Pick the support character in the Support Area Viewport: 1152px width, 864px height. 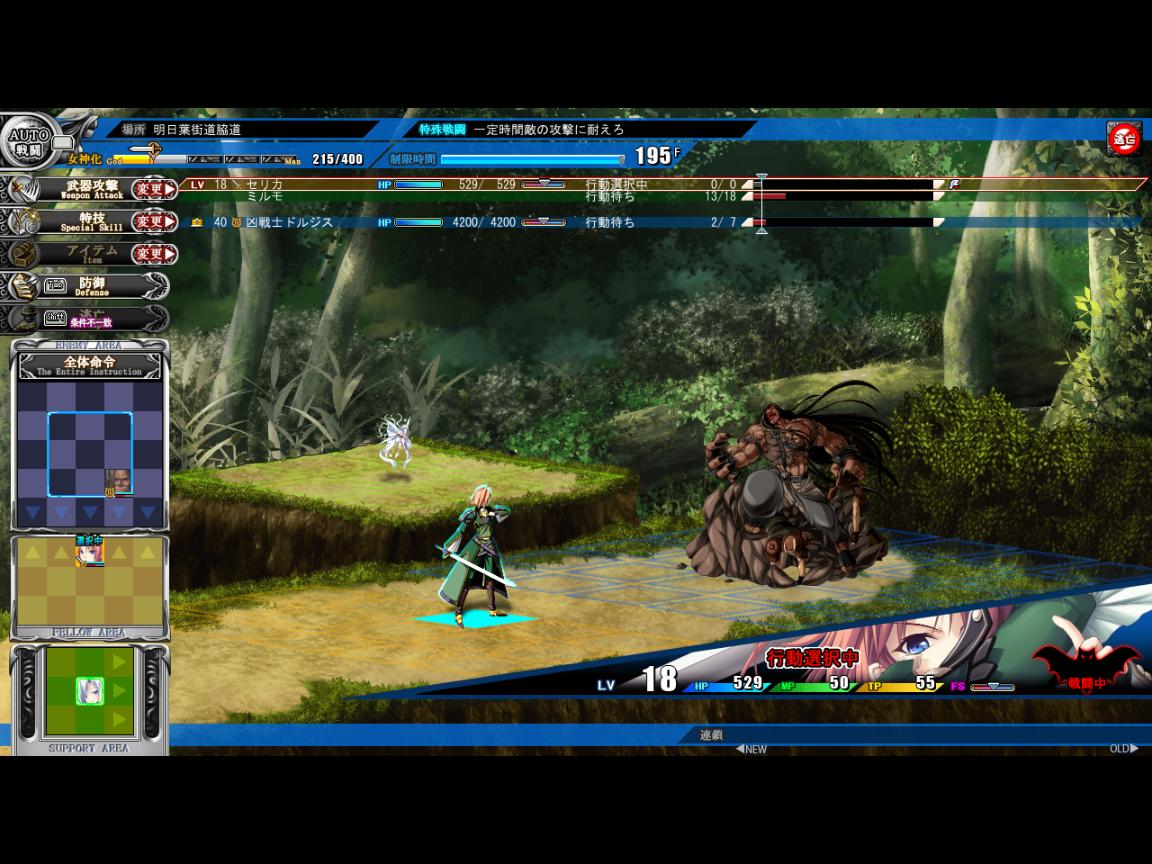[90, 691]
